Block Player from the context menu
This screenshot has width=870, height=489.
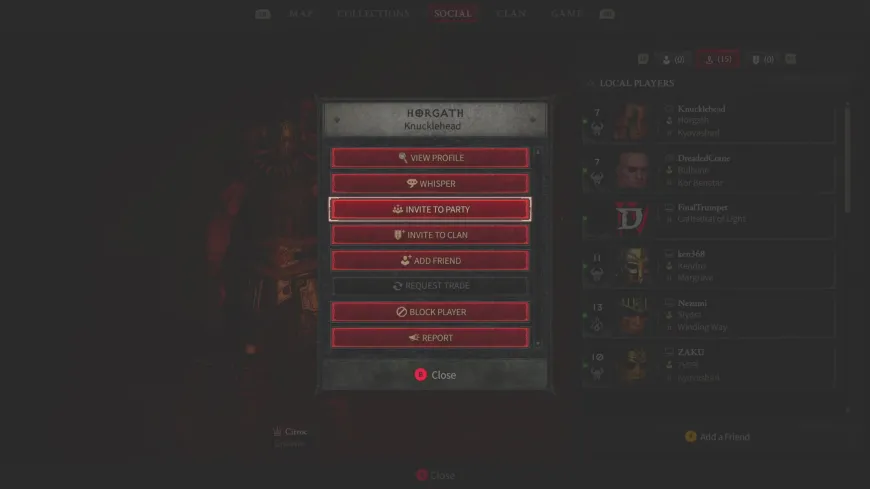(430, 312)
